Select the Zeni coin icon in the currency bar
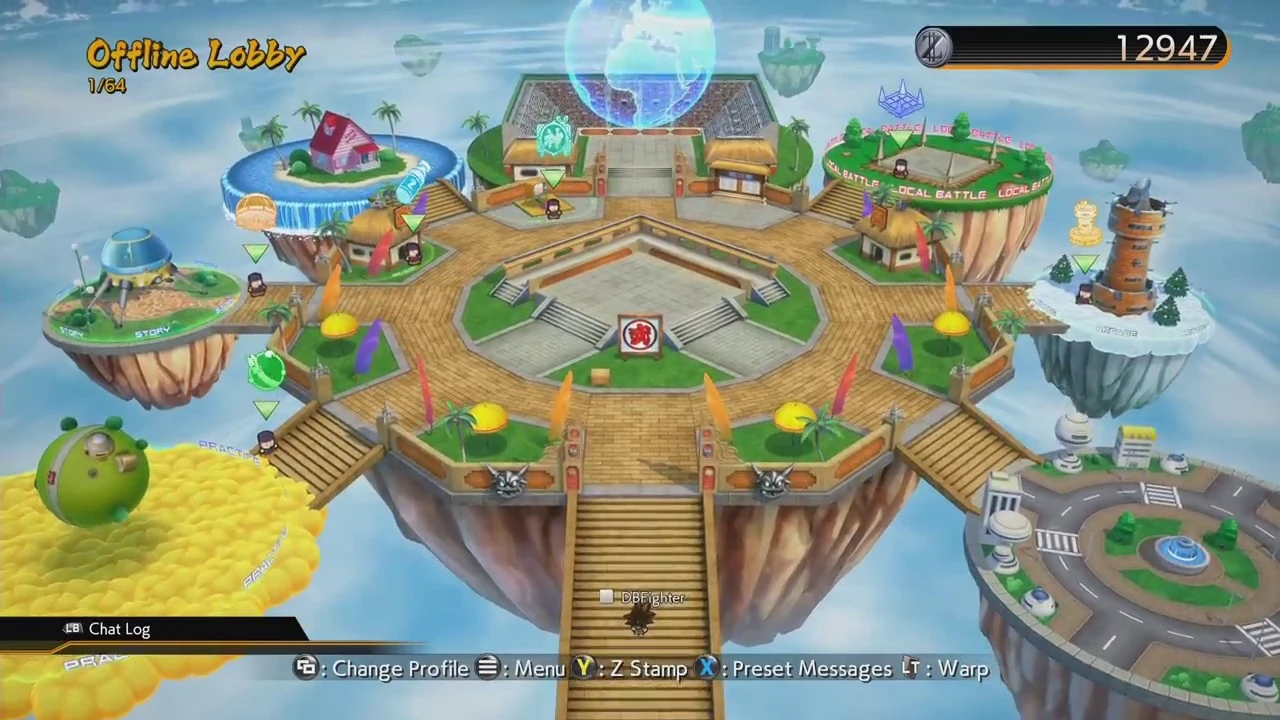The height and width of the screenshot is (720, 1280). coord(932,47)
